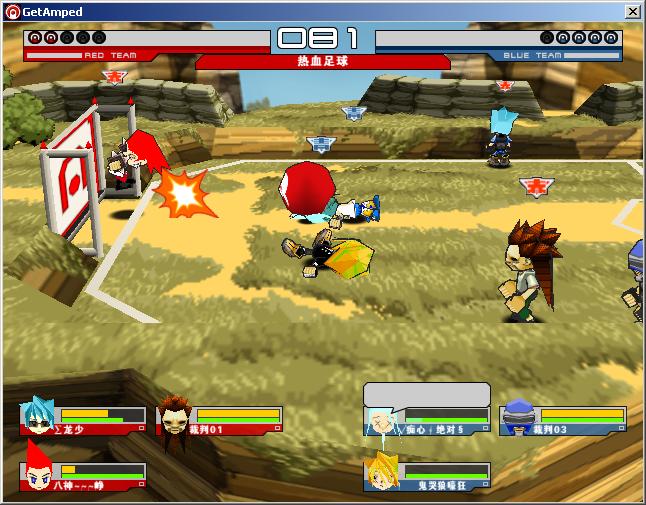This screenshot has height=505, width=646.
Task: Select the 裁判01 player panel
Action: (220, 420)
